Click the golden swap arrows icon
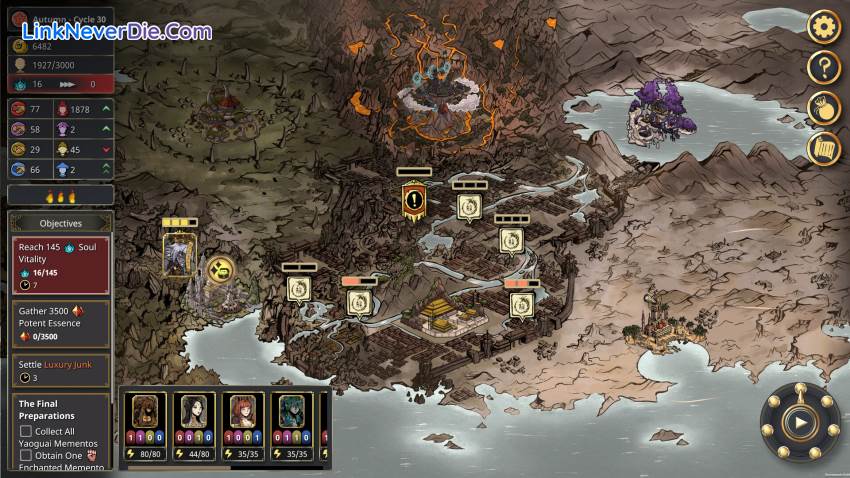Image resolution: width=850 pixels, height=478 pixels. pyautogui.click(x=220, y=269)
